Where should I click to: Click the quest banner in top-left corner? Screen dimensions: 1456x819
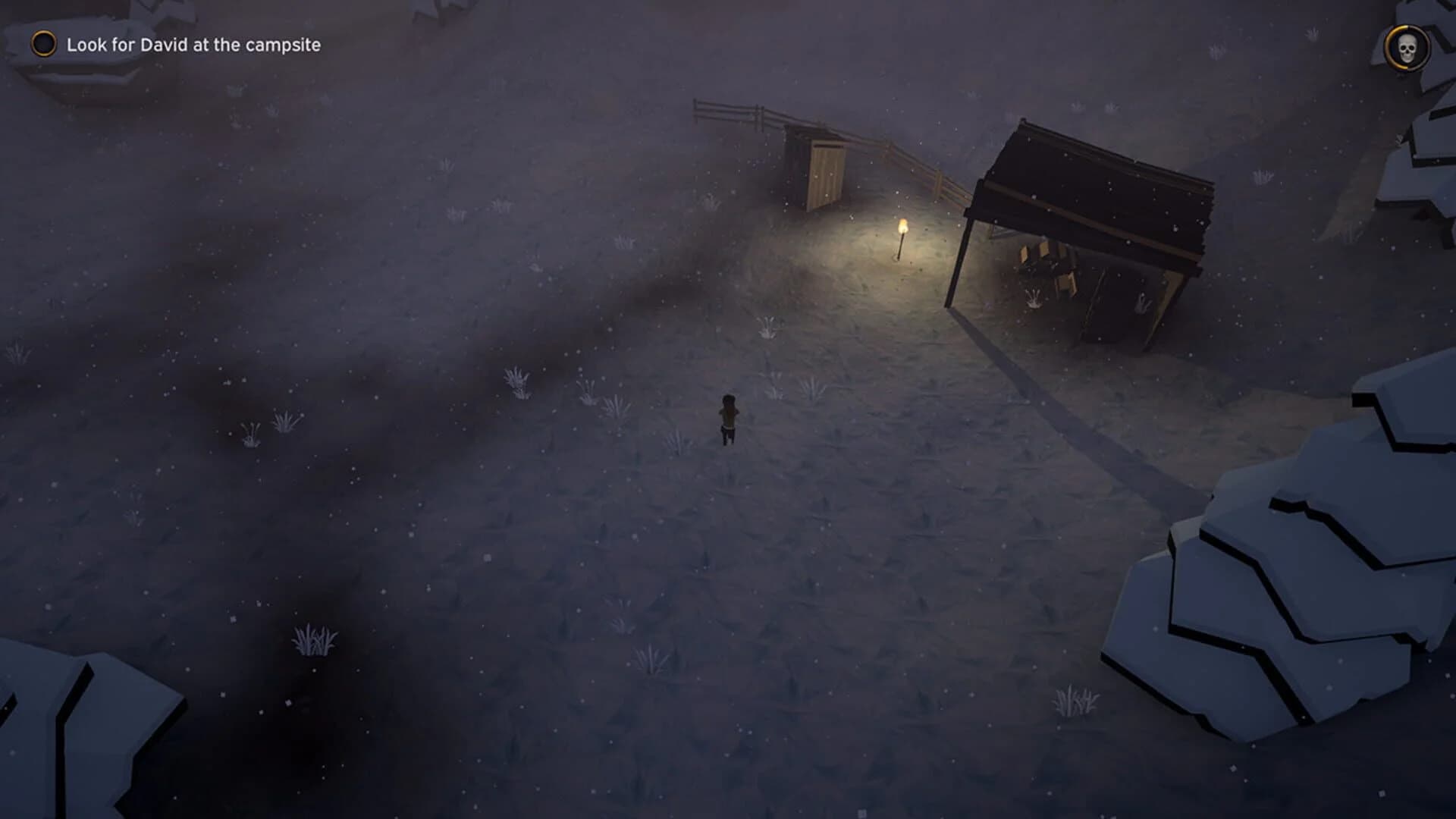coord(174,44)
